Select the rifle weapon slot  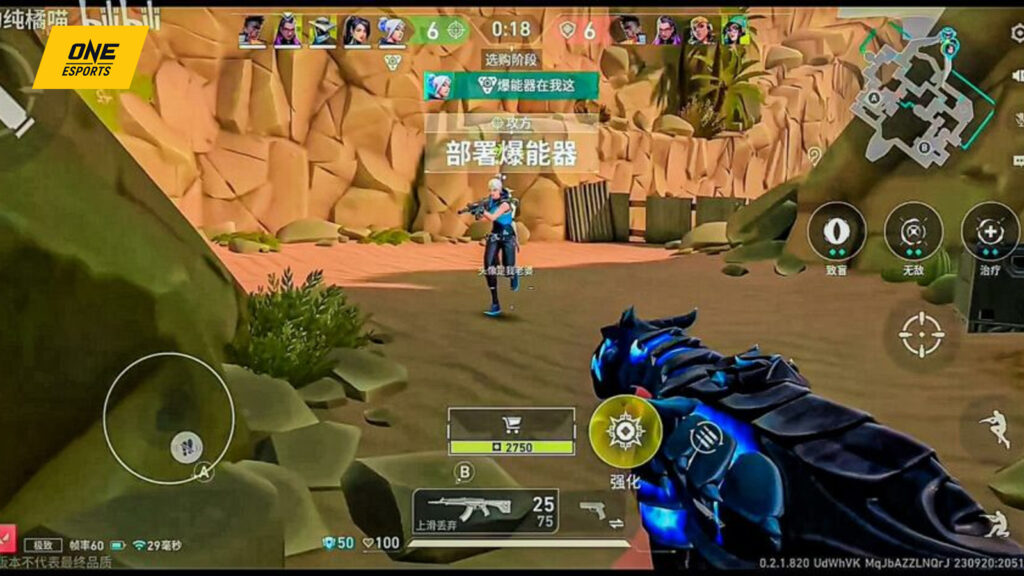click(485, 511)
